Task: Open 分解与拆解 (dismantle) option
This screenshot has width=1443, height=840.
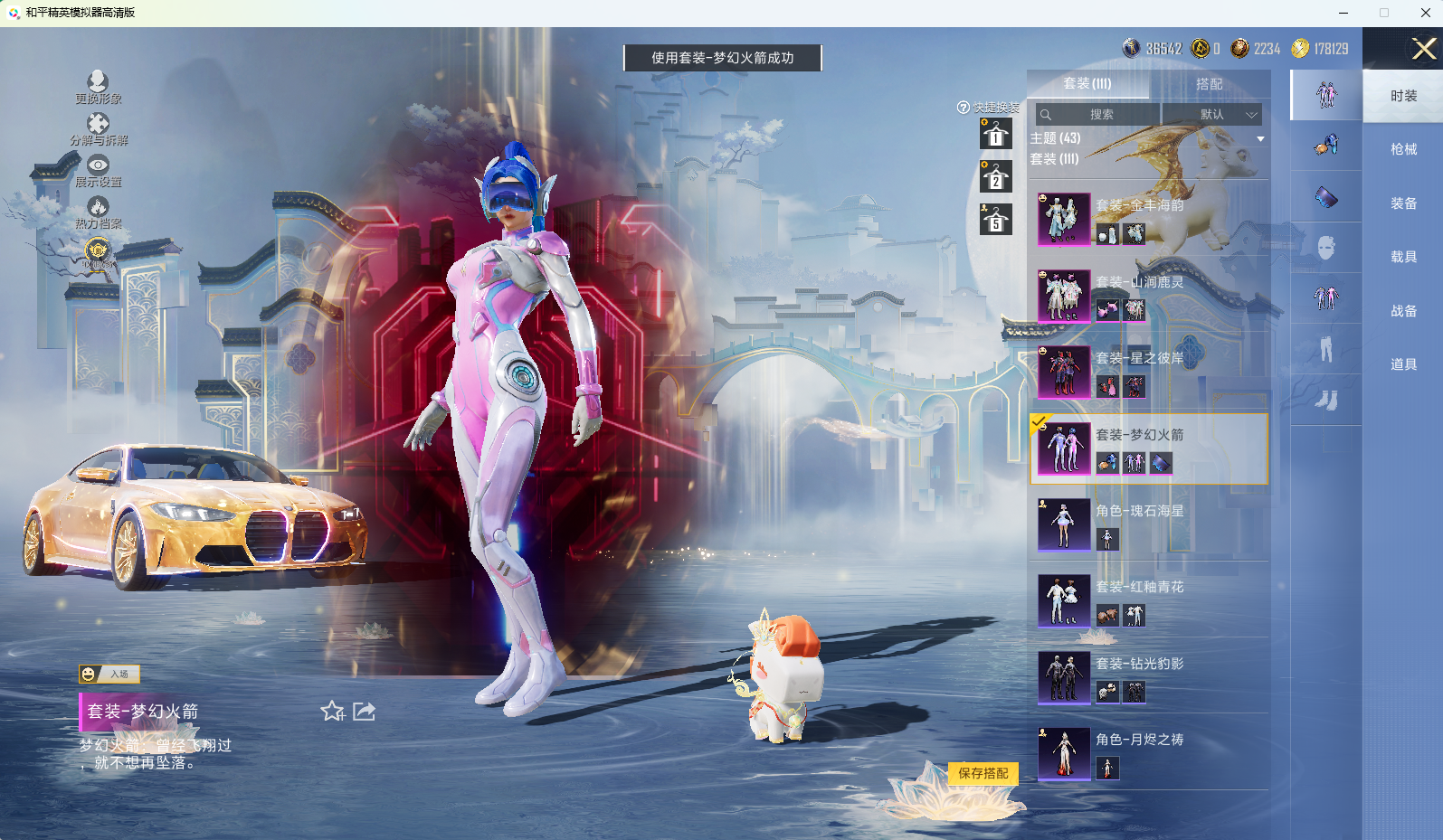Action: [98, 128]
